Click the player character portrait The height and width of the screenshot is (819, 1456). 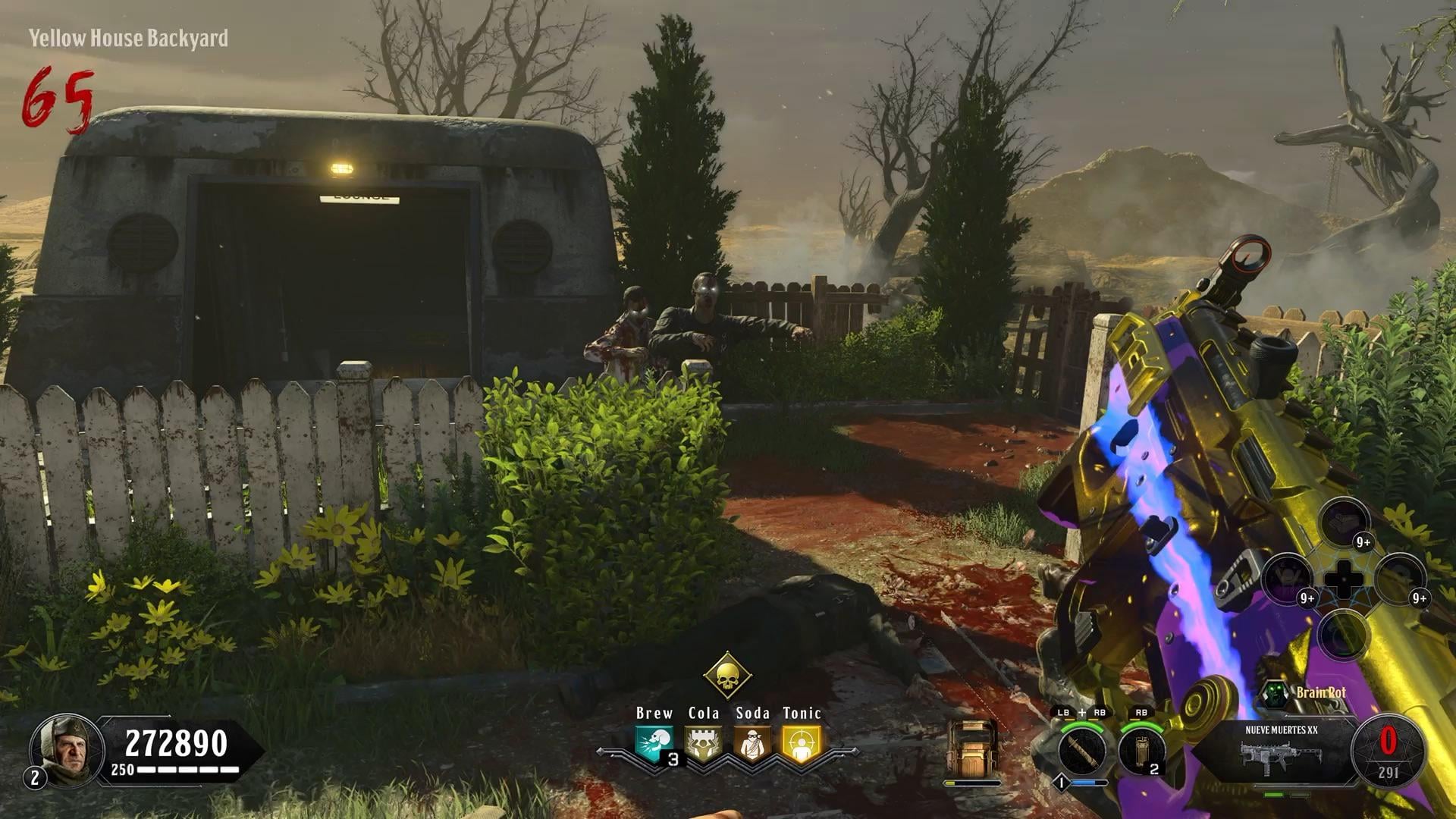point(67,748)
